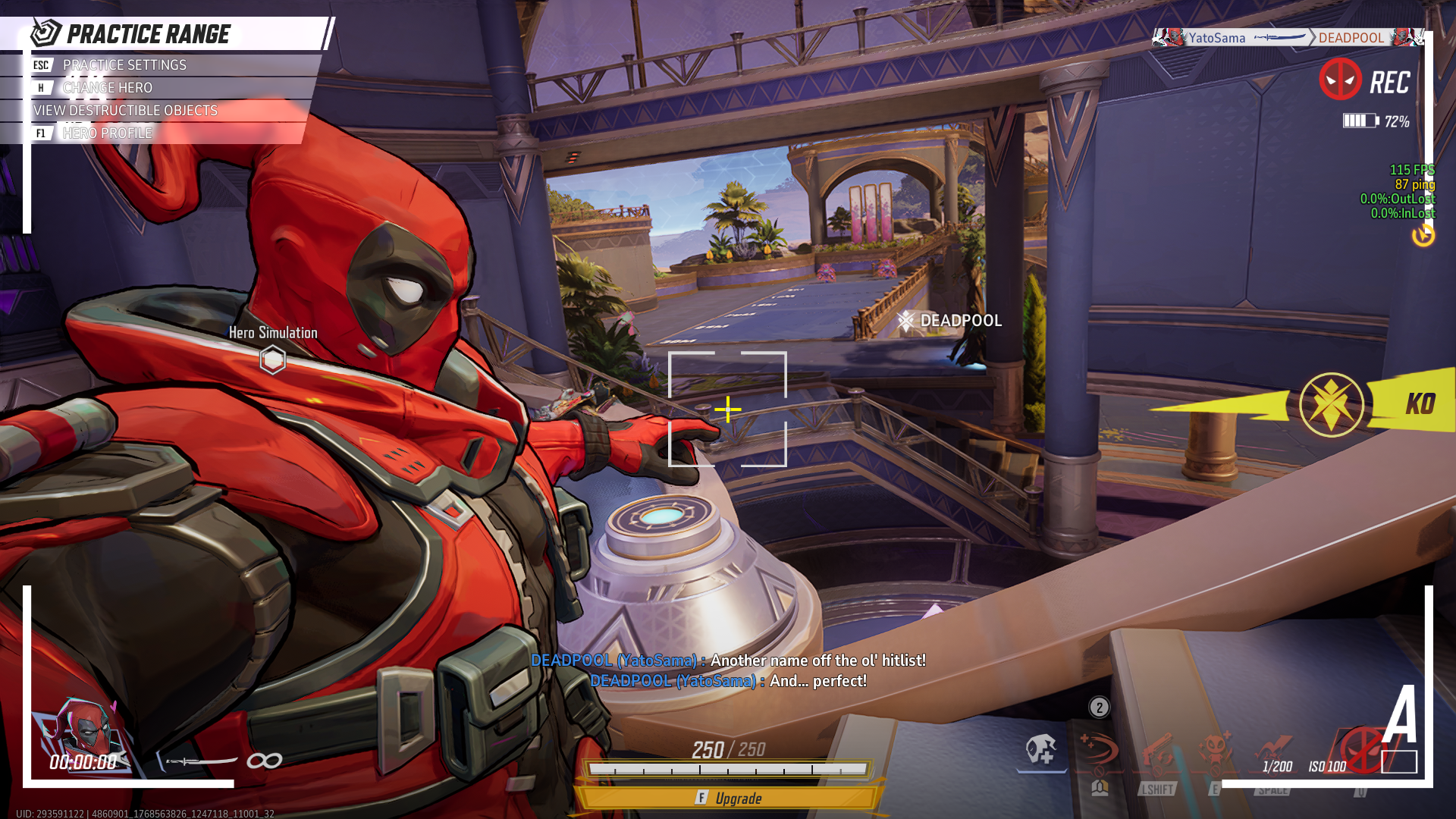
Task: Click the REC Deadpool recording indicator icon
Action: coord(1340,77)
